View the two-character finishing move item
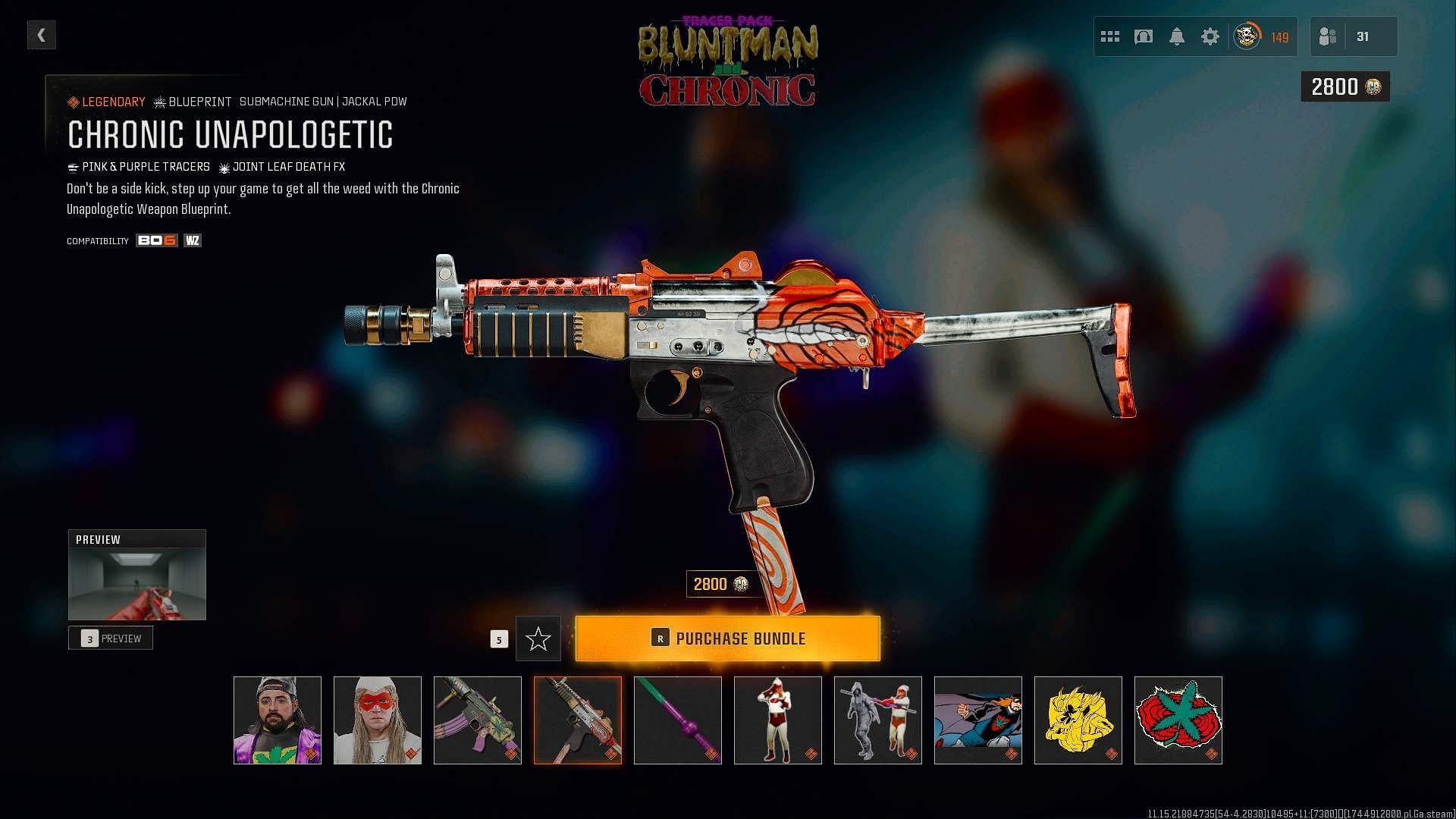1456x819 pixels. pos(878,720)
